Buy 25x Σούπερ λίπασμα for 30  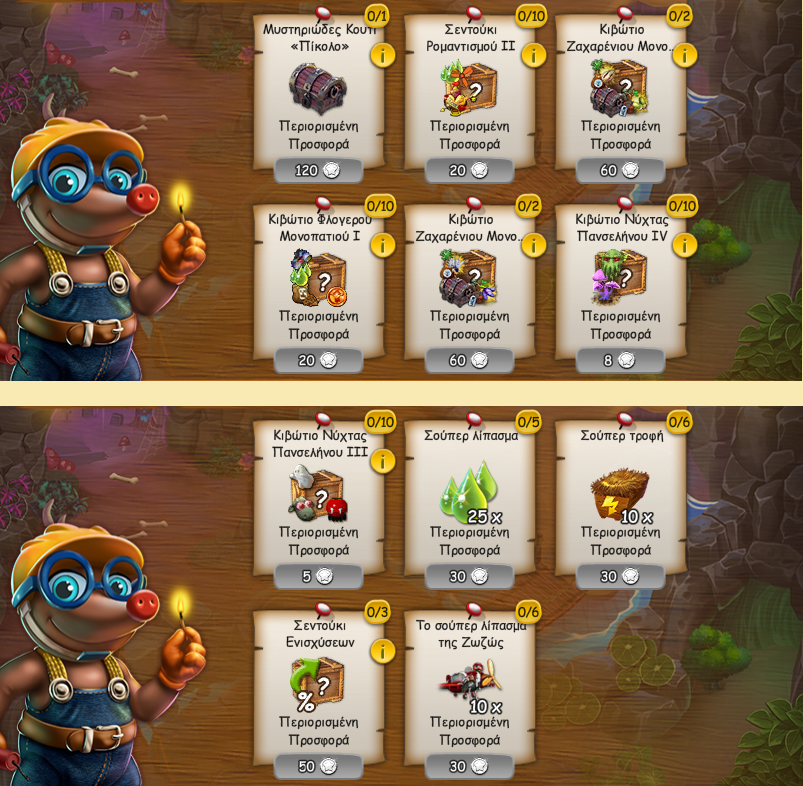[x=469, y=577]
